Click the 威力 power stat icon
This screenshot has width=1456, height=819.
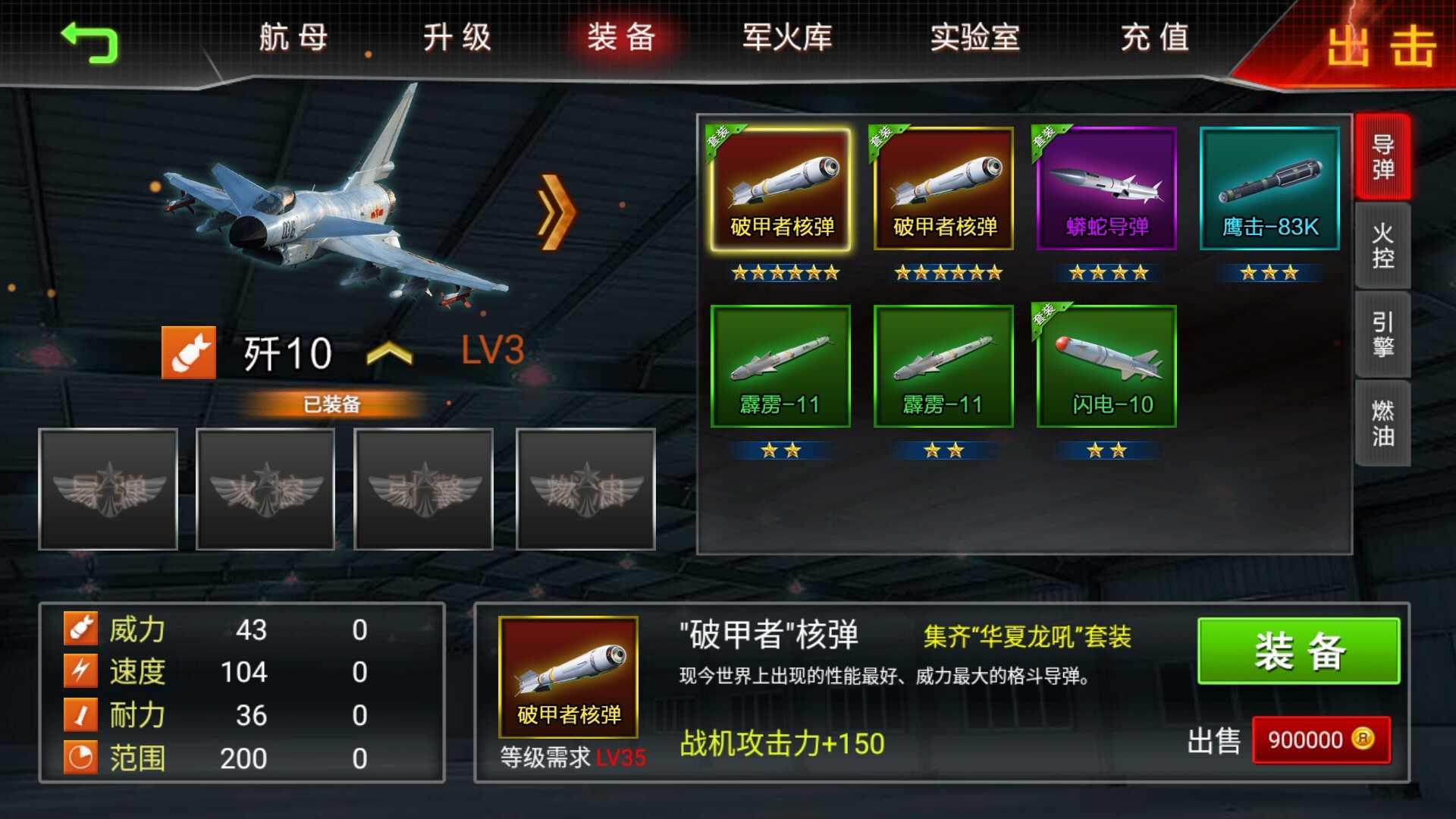coord(81,628)
